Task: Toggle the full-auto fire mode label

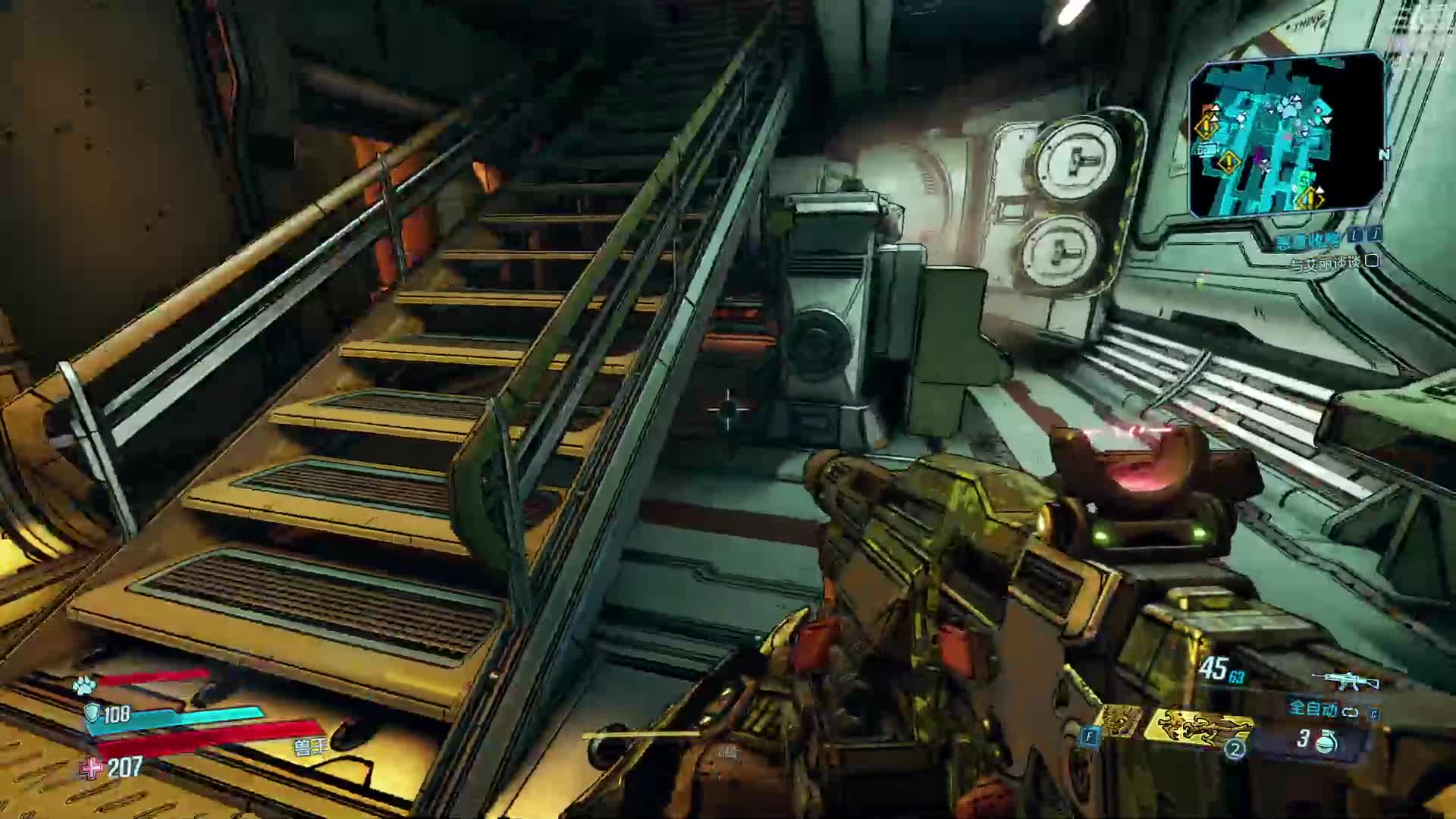Action: point(1313,710)
